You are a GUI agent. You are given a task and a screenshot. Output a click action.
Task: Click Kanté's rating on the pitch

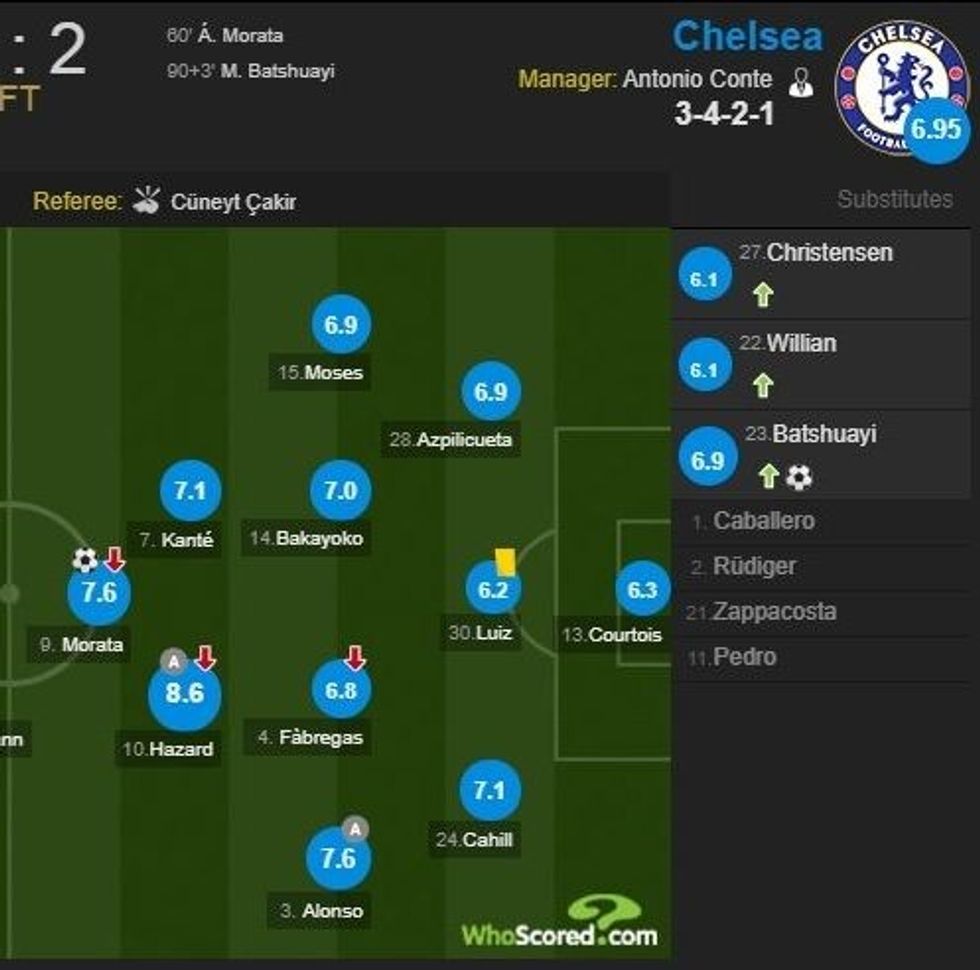(190, 490)
